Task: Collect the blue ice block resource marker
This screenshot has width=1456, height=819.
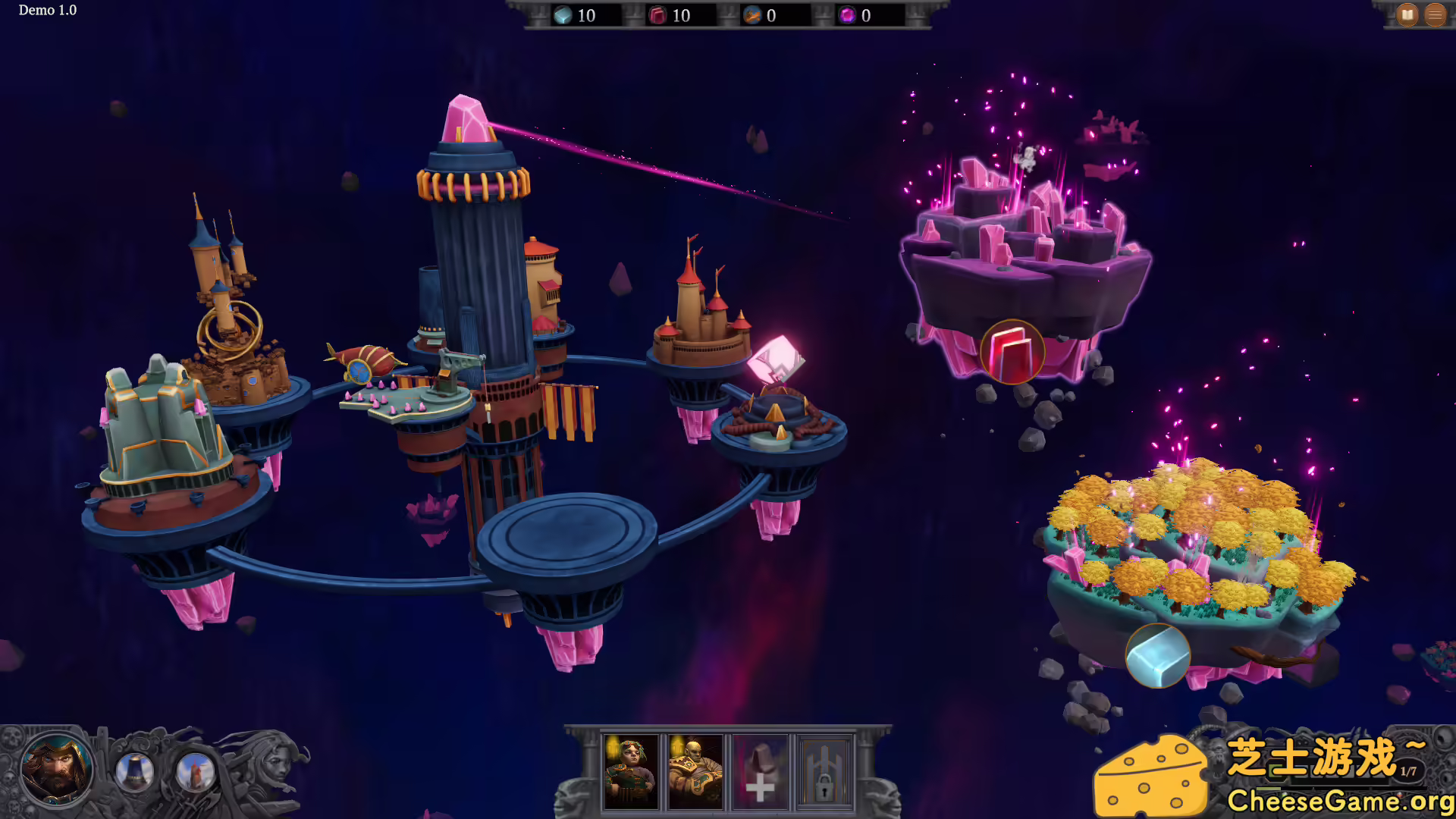Action: 1157,656
